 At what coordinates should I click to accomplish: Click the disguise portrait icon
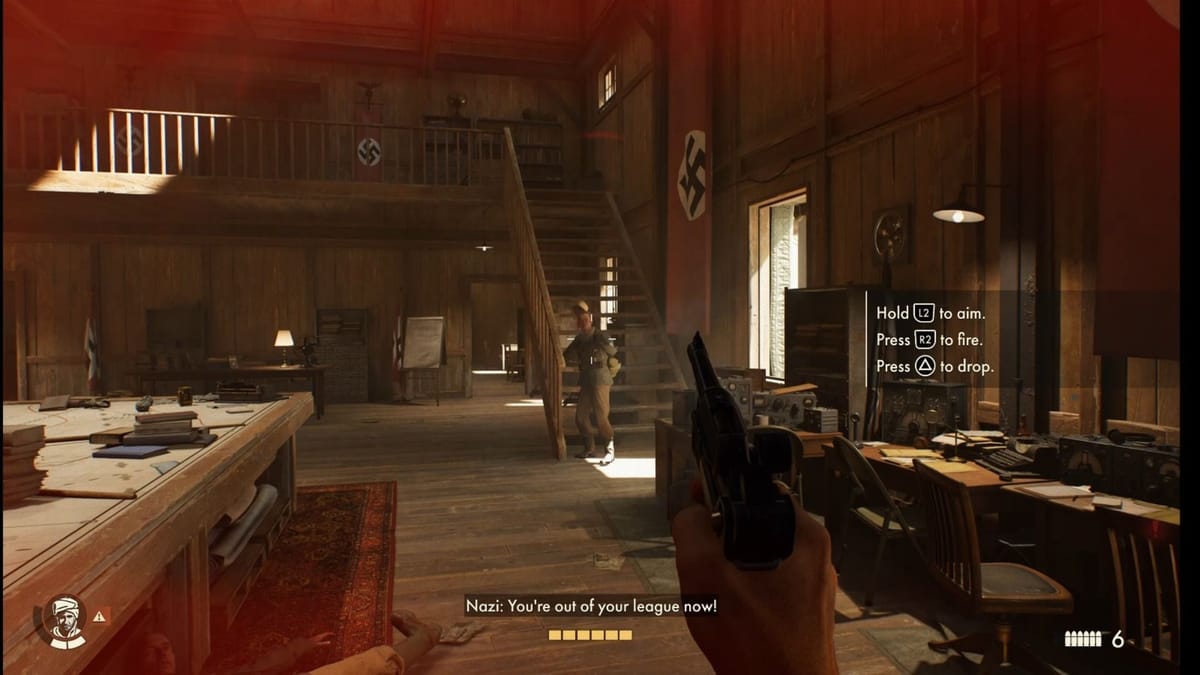tap(64, 621)
